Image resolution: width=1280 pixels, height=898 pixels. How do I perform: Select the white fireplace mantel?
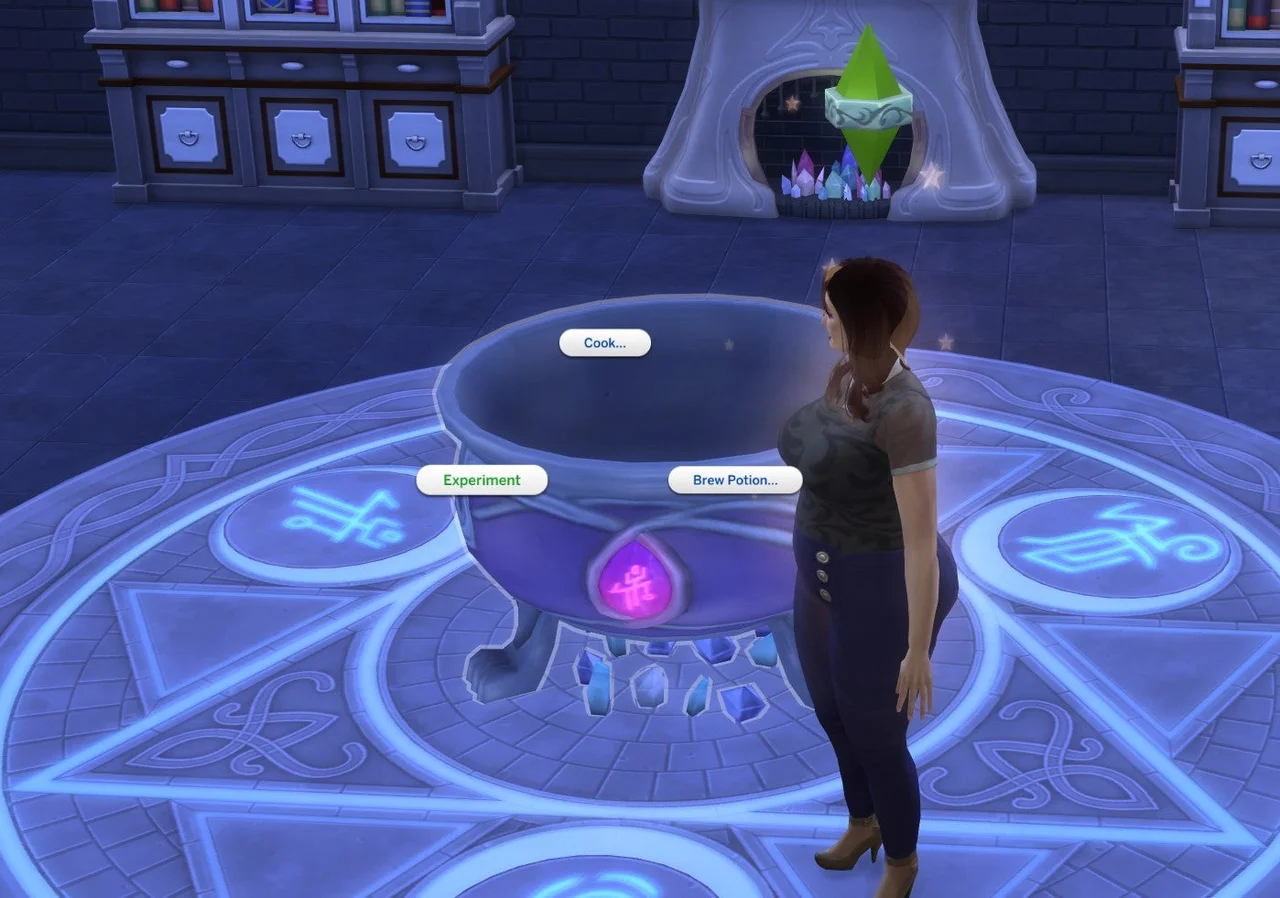[710, 100]
